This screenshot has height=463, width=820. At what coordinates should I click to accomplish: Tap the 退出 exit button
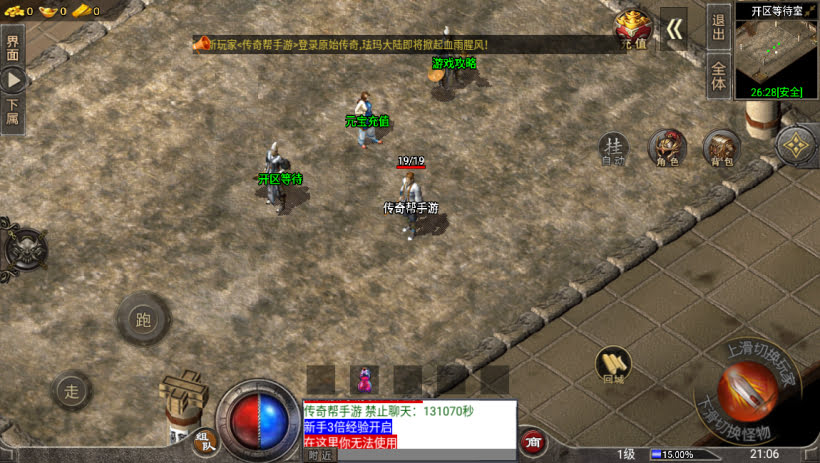pyautogui.click(x=718, y=27)
